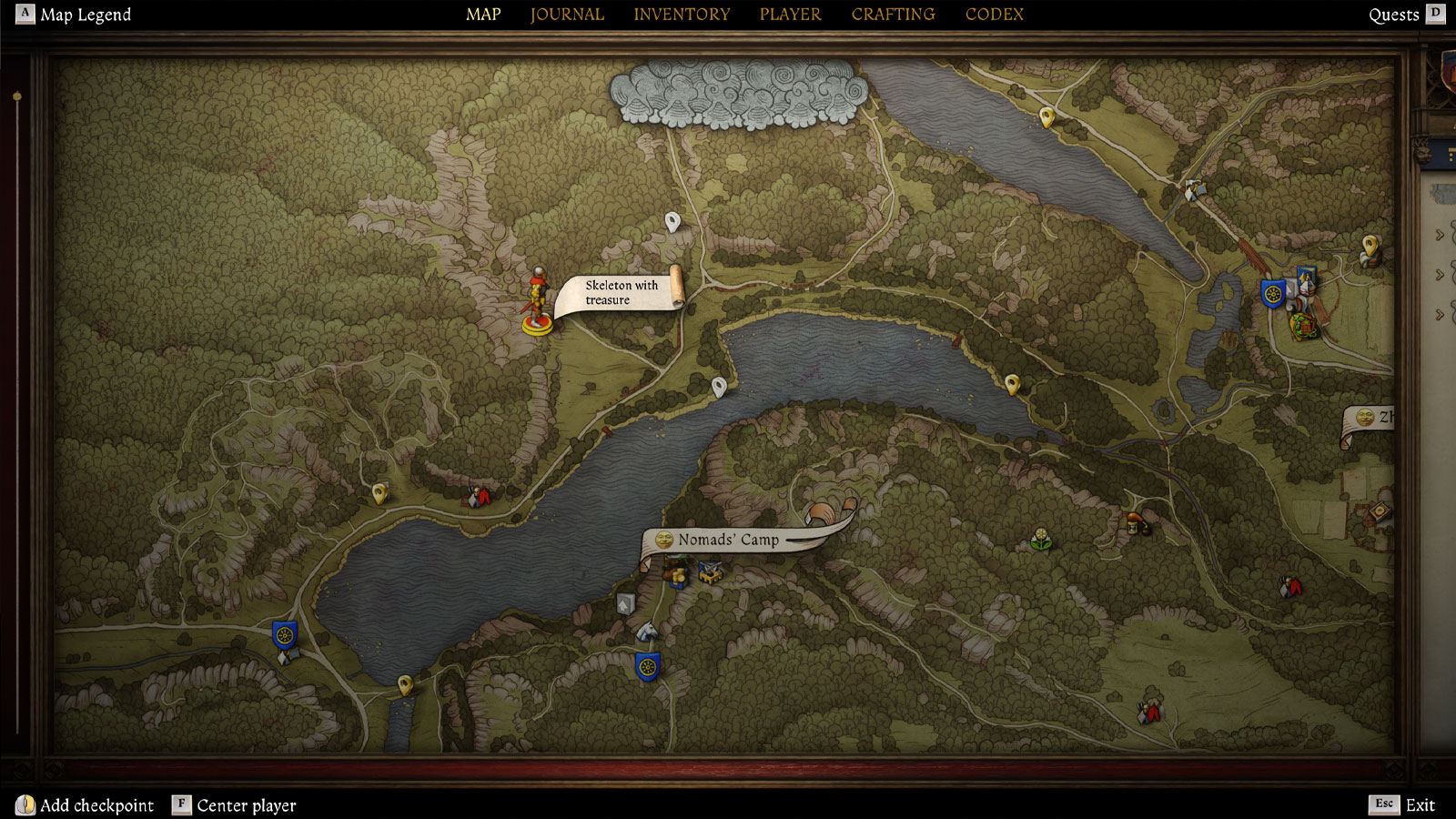Select the Map tab
The width and height of the screenshot is (1456, 819).
[483, 15]
